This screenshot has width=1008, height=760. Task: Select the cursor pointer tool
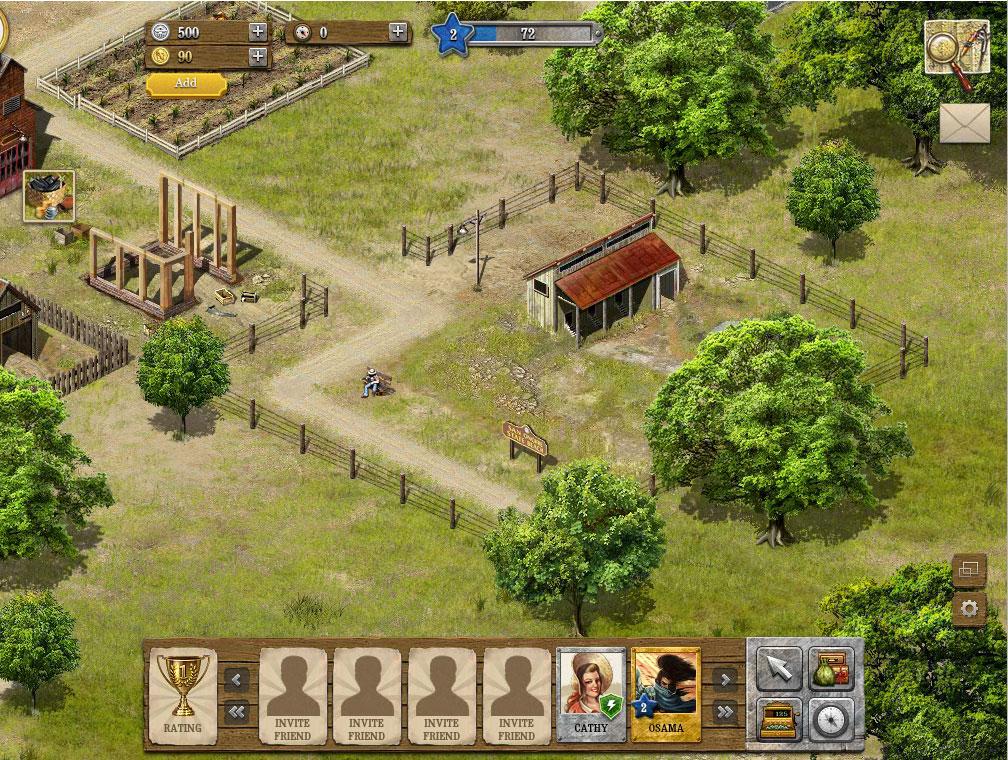pos(779,670)
